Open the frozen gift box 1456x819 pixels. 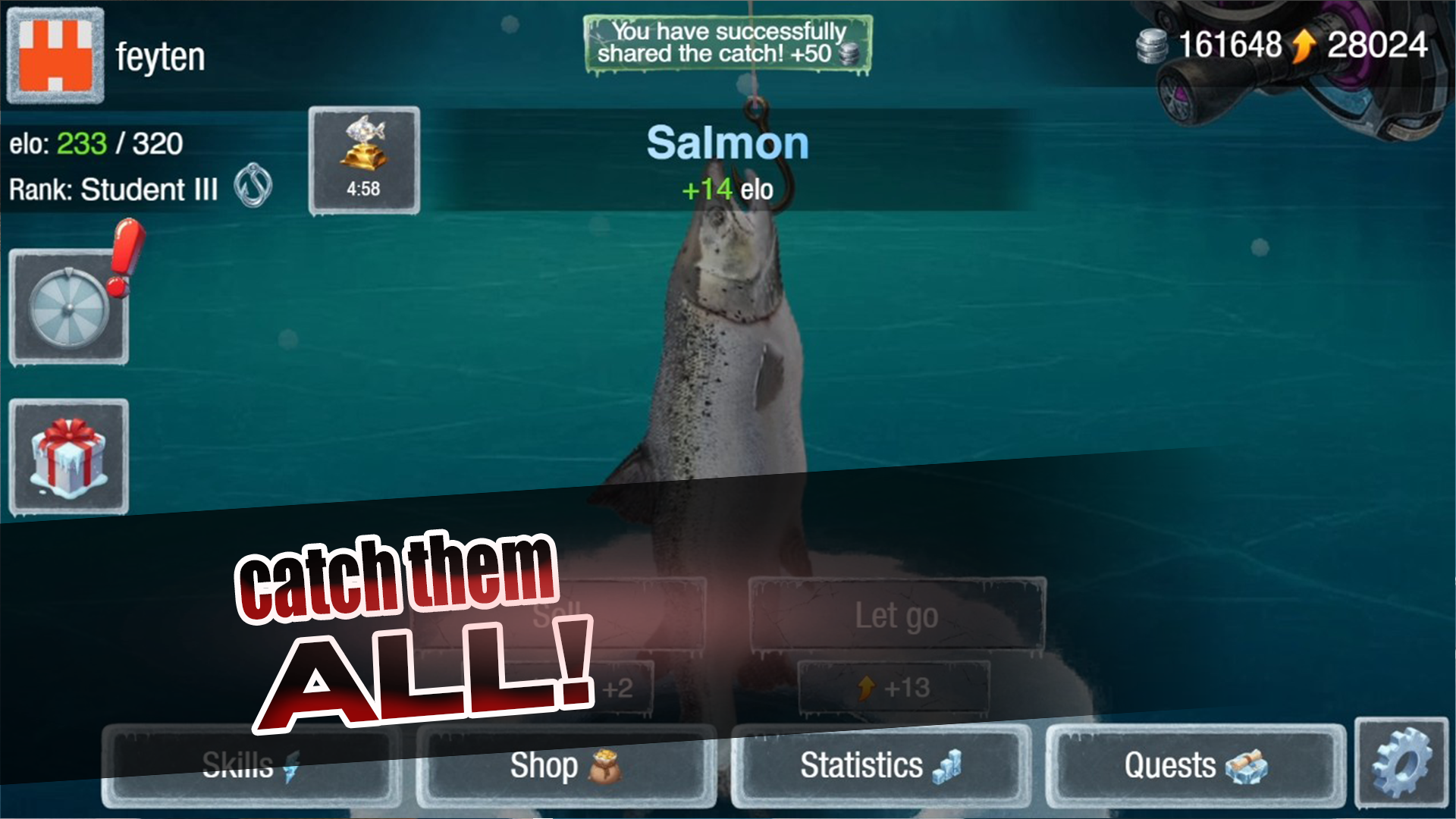(x=68, y=455)
